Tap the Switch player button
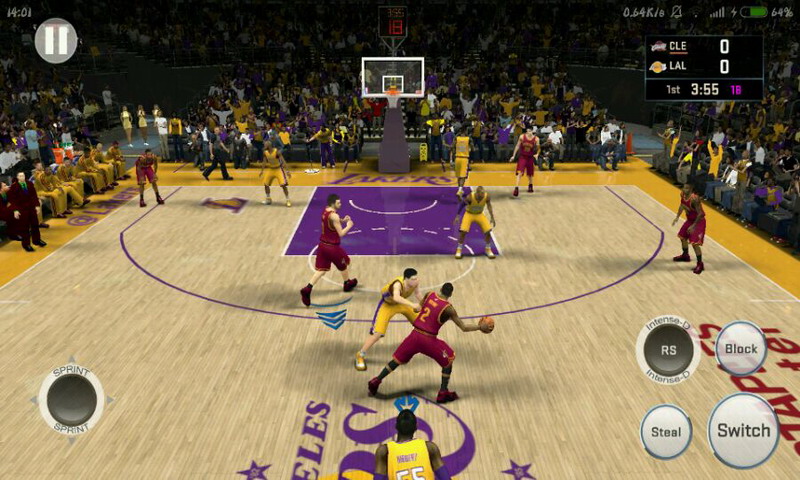 [x=743, y=431]
